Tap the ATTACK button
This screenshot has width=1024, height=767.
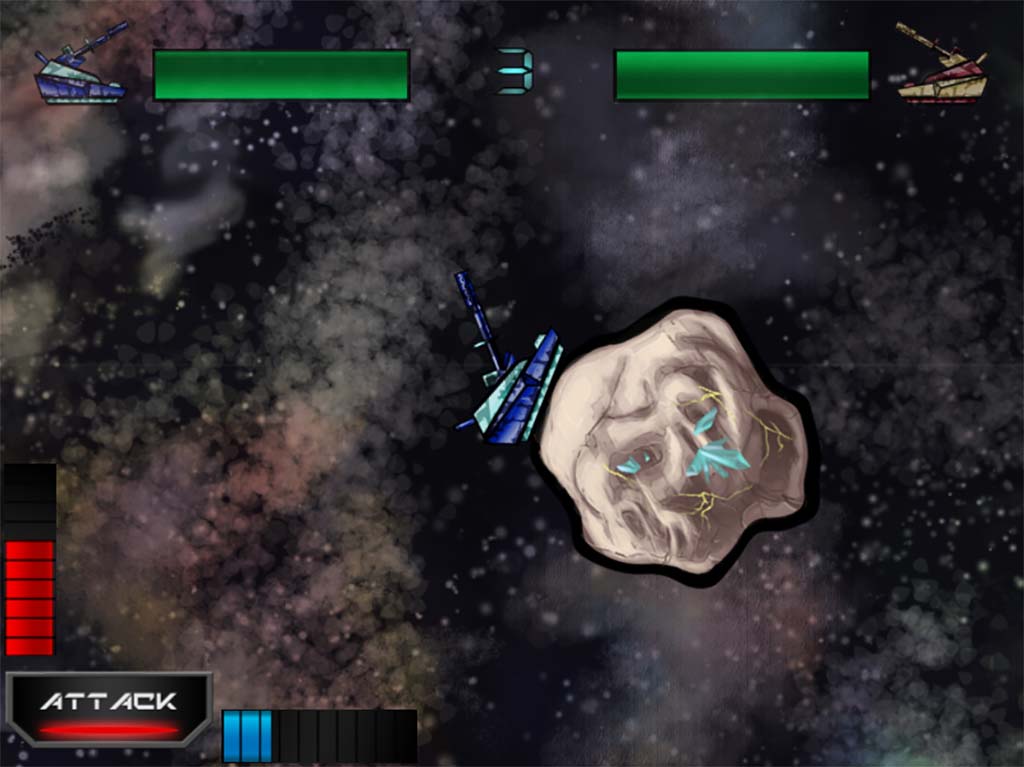109,709
